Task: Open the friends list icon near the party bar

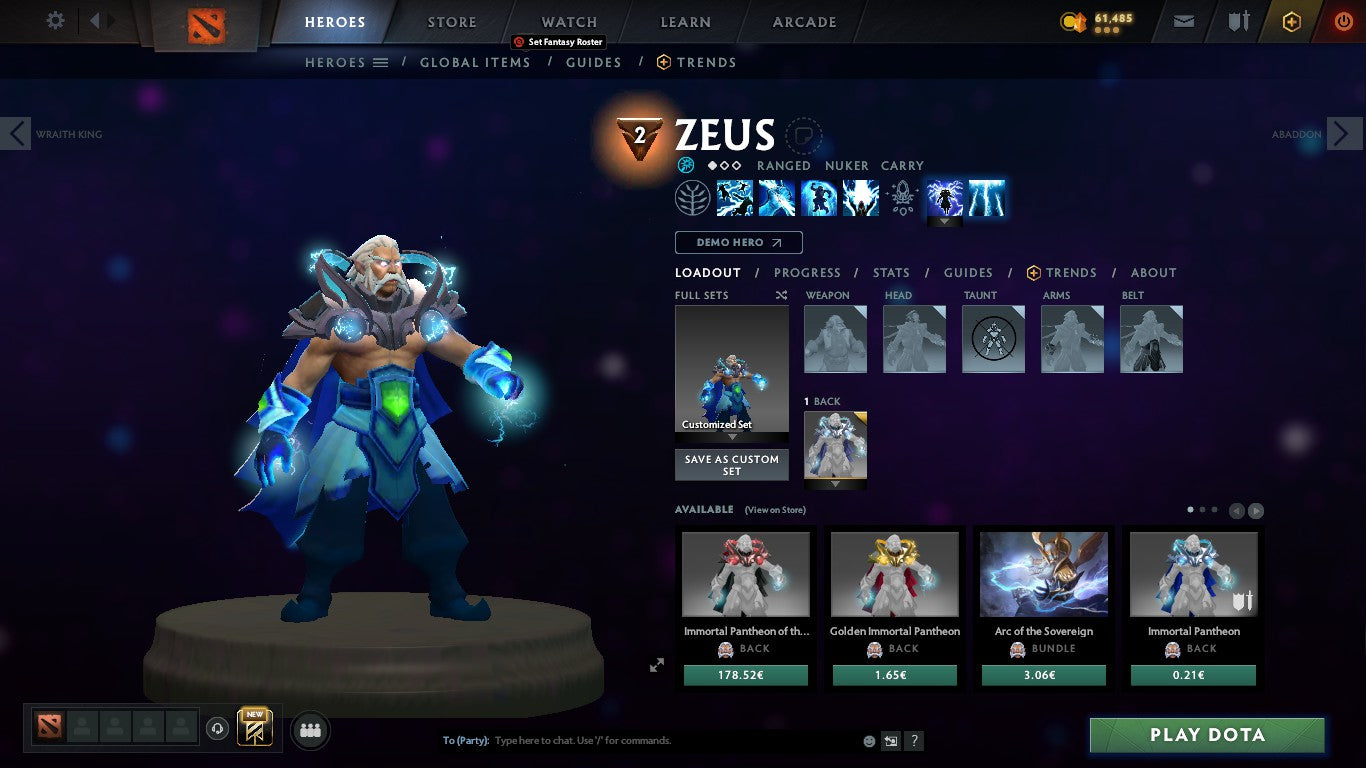Action: point(310,730)
